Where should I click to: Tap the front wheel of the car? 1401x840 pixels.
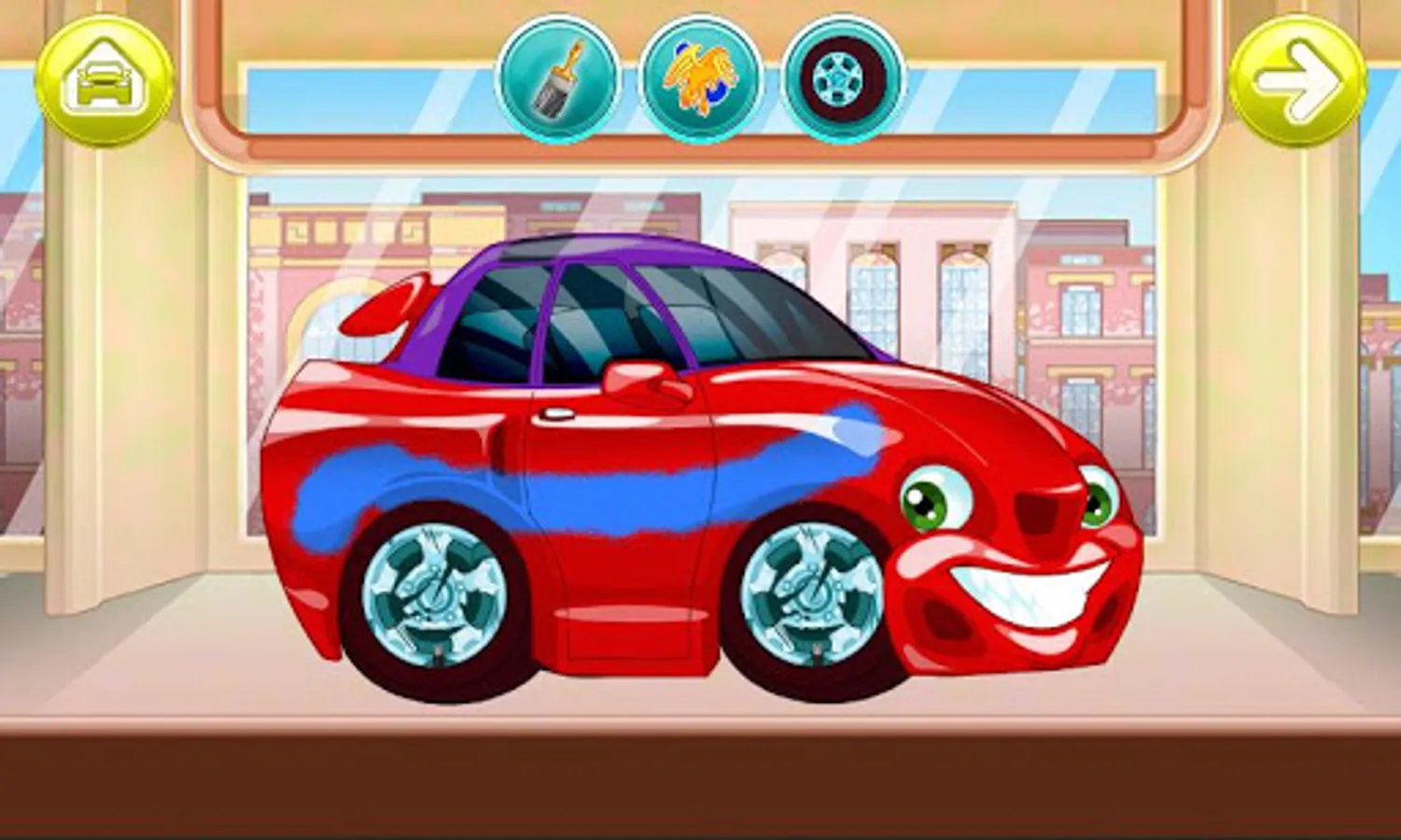pos(808,593)
